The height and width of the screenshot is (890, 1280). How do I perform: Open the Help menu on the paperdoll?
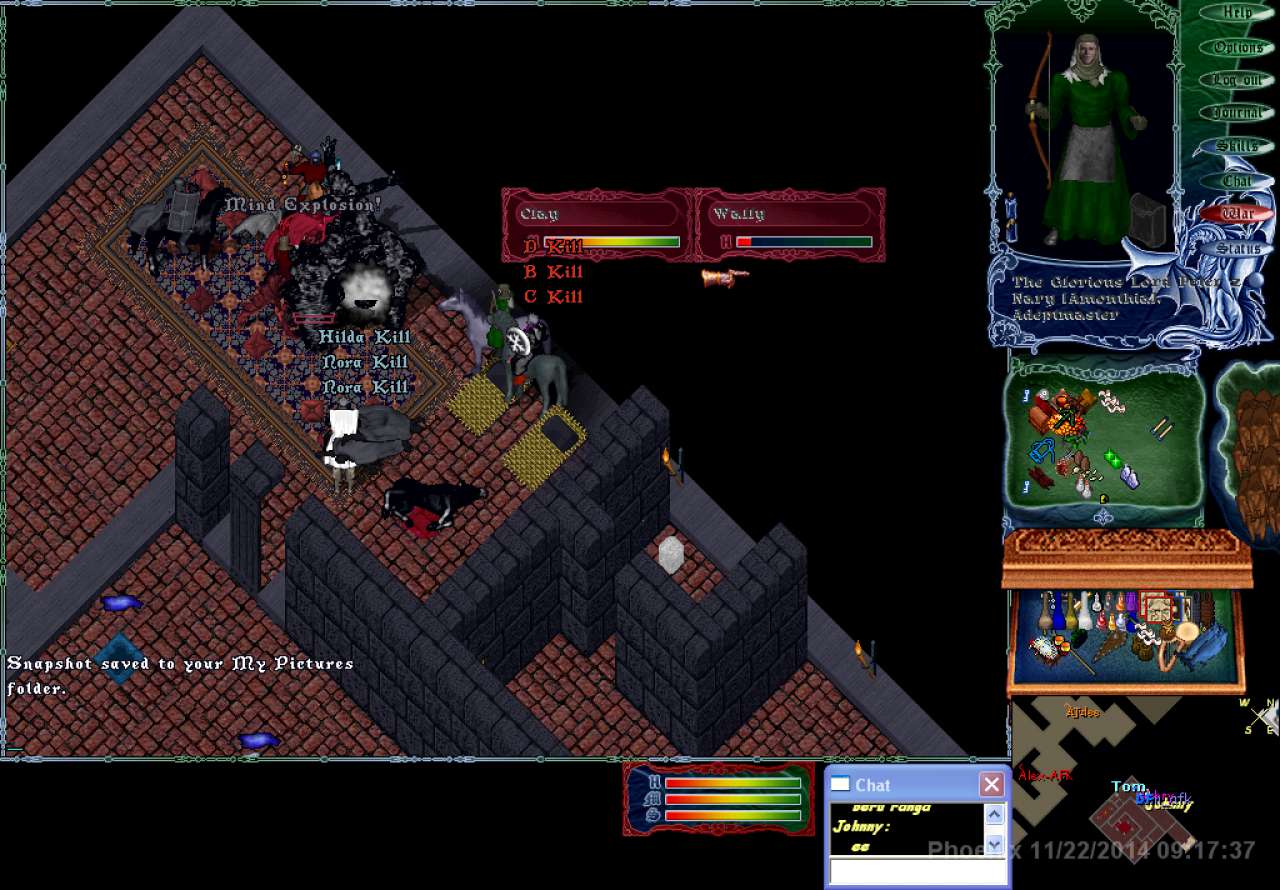tap(1237, 13)
